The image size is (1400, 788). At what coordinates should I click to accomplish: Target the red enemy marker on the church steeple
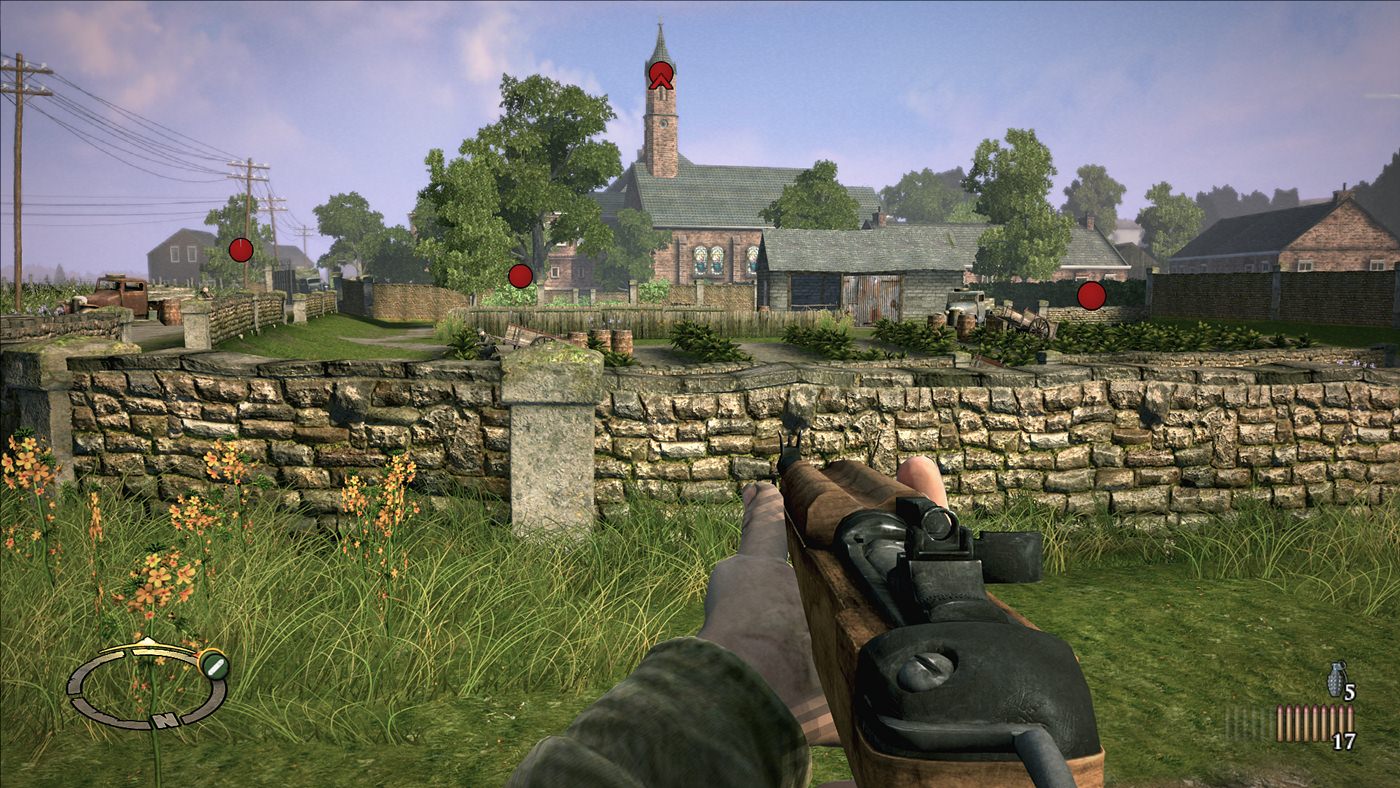661,75
